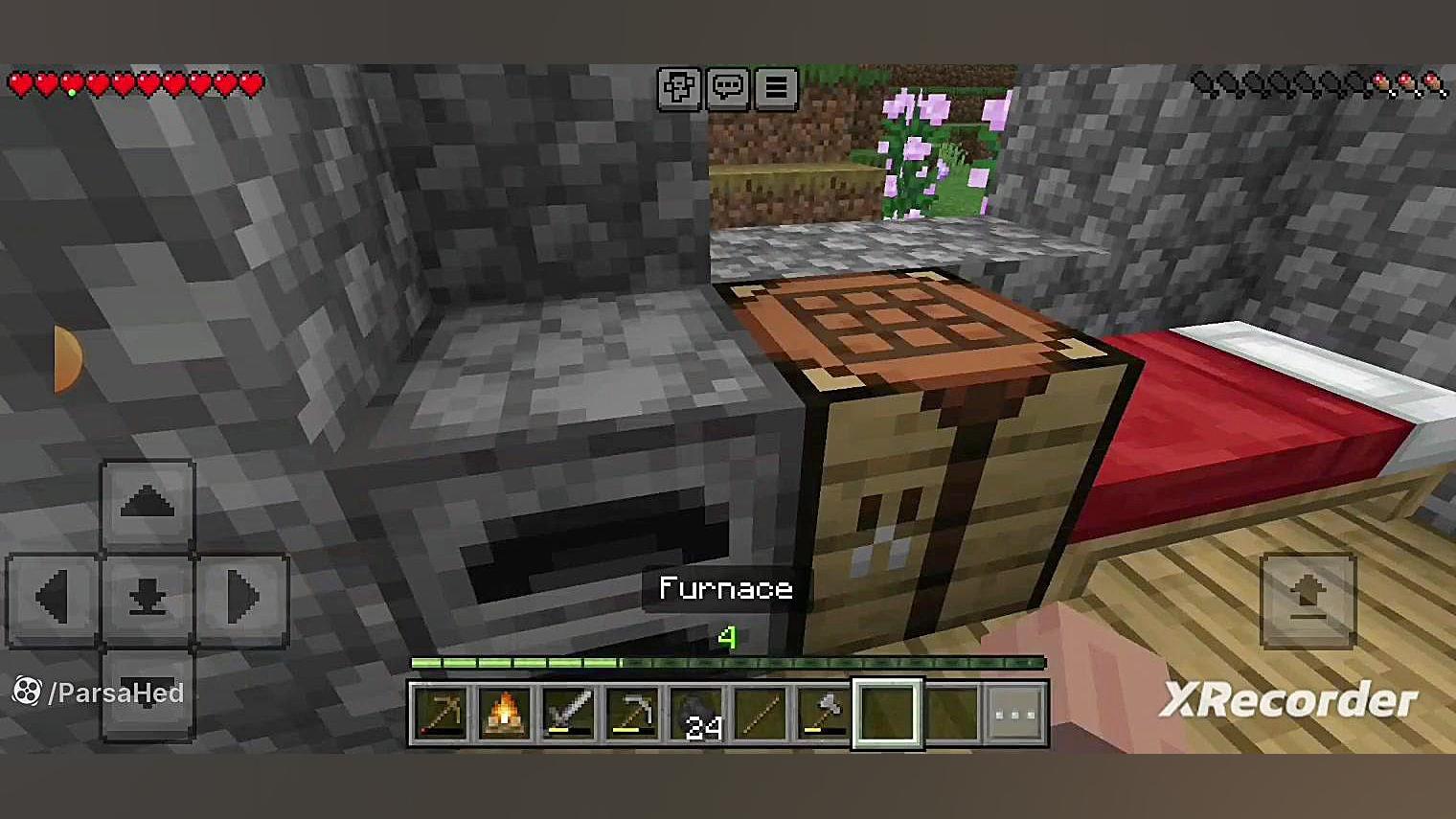
Task: Tap the move left arrow
Action: pos(53,598)
